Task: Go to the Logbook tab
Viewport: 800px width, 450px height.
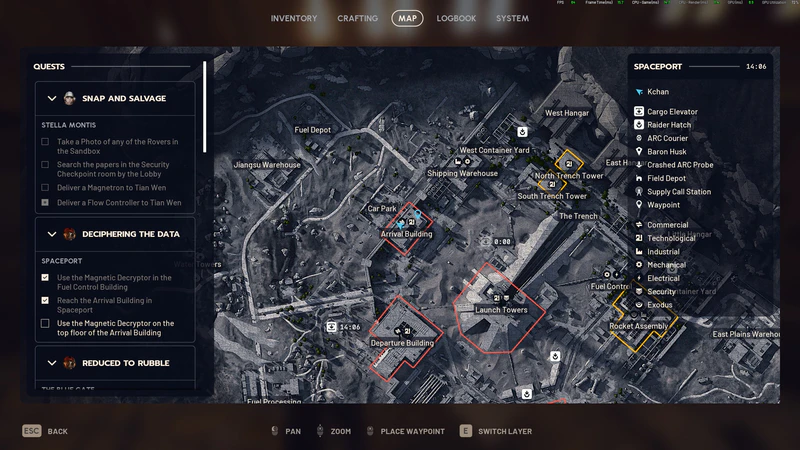Action: [456, 18]
